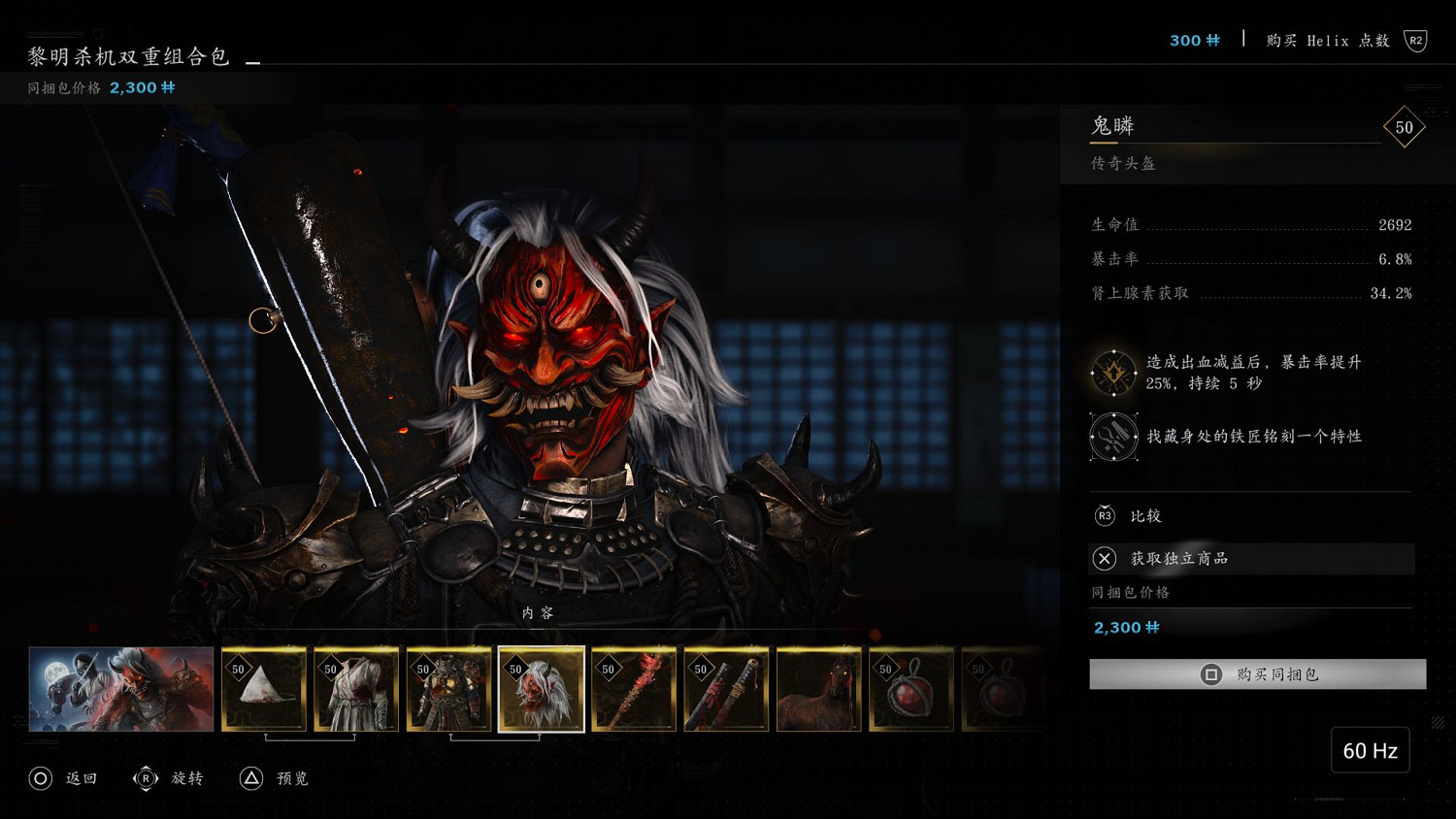The width and height of the screenshot is (1456, 819).
Task: Select the red roped orb trinket
Action: (911, 689)
